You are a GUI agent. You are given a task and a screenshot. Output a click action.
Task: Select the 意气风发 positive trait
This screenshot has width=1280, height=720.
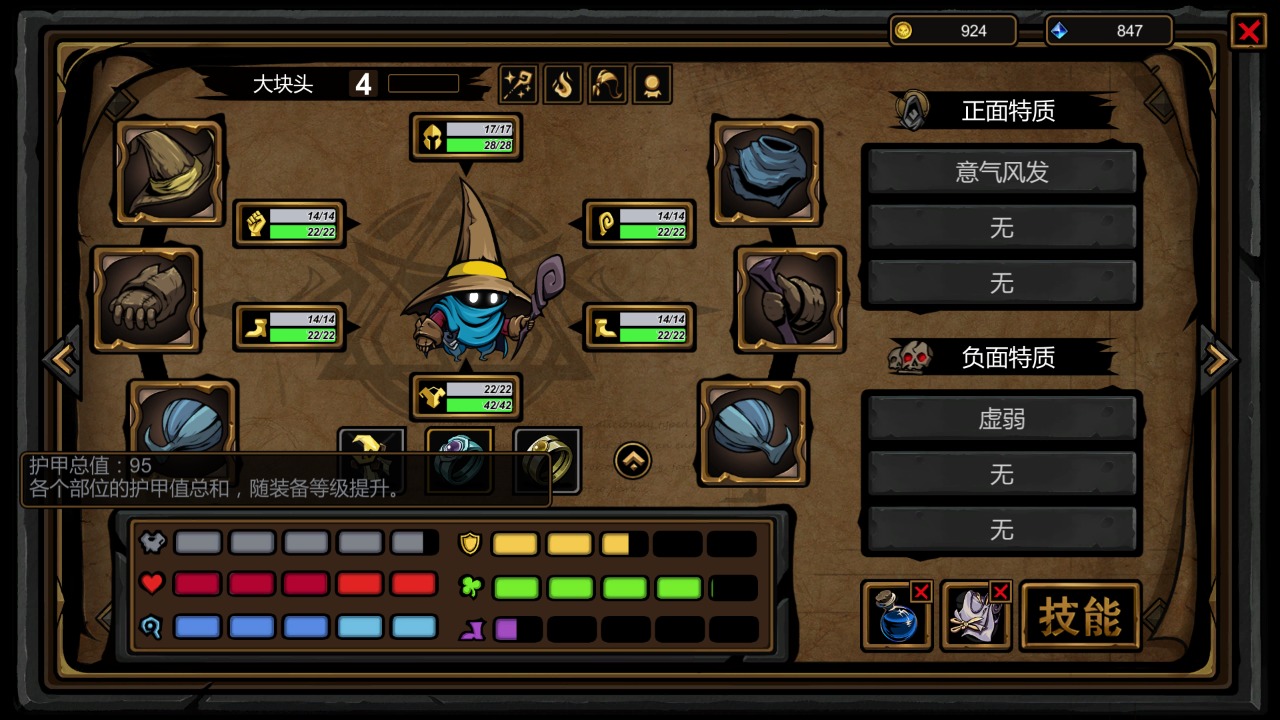click(1002, 172)
